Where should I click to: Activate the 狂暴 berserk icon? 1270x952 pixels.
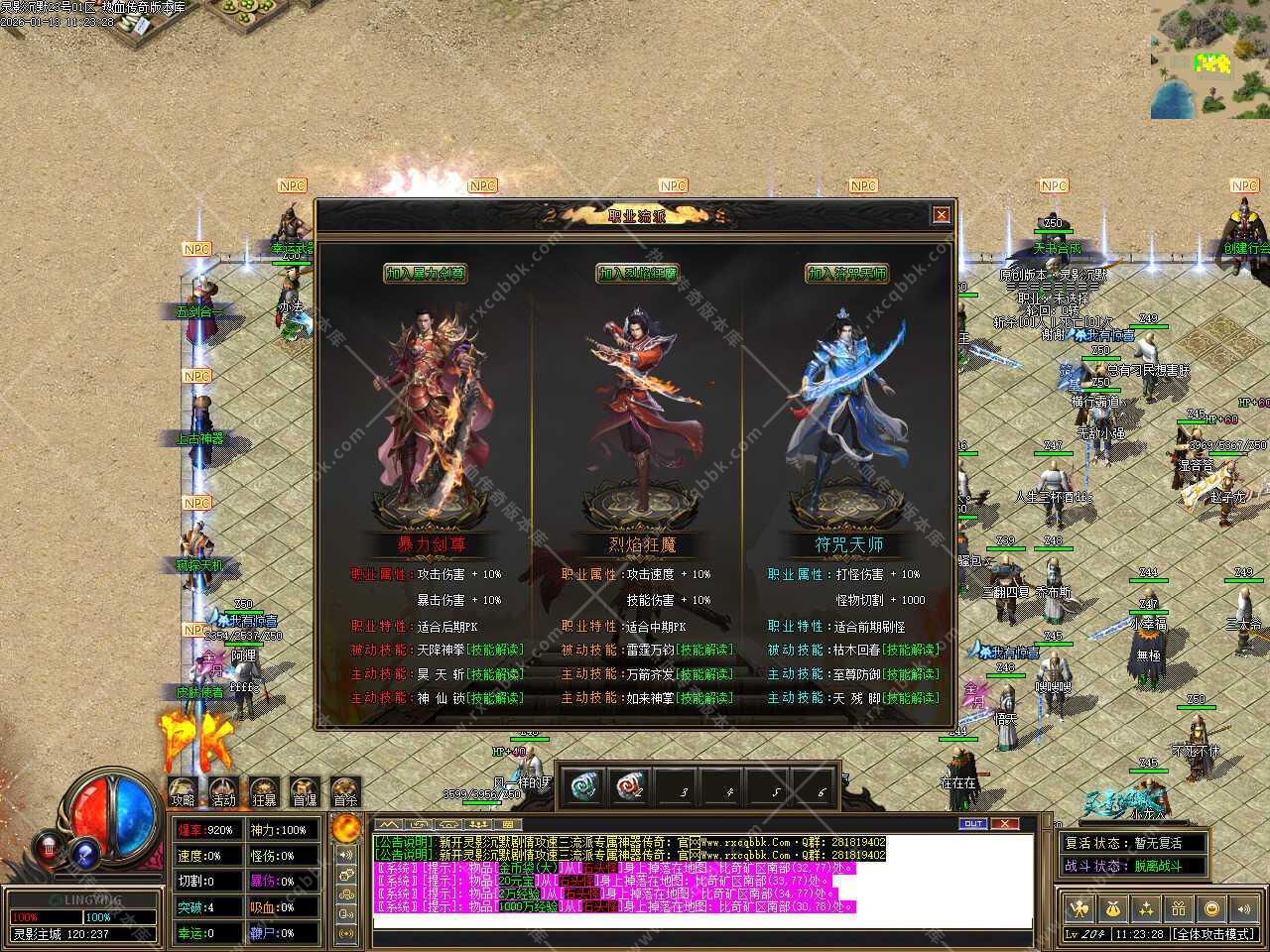click(x=264, y=792)
